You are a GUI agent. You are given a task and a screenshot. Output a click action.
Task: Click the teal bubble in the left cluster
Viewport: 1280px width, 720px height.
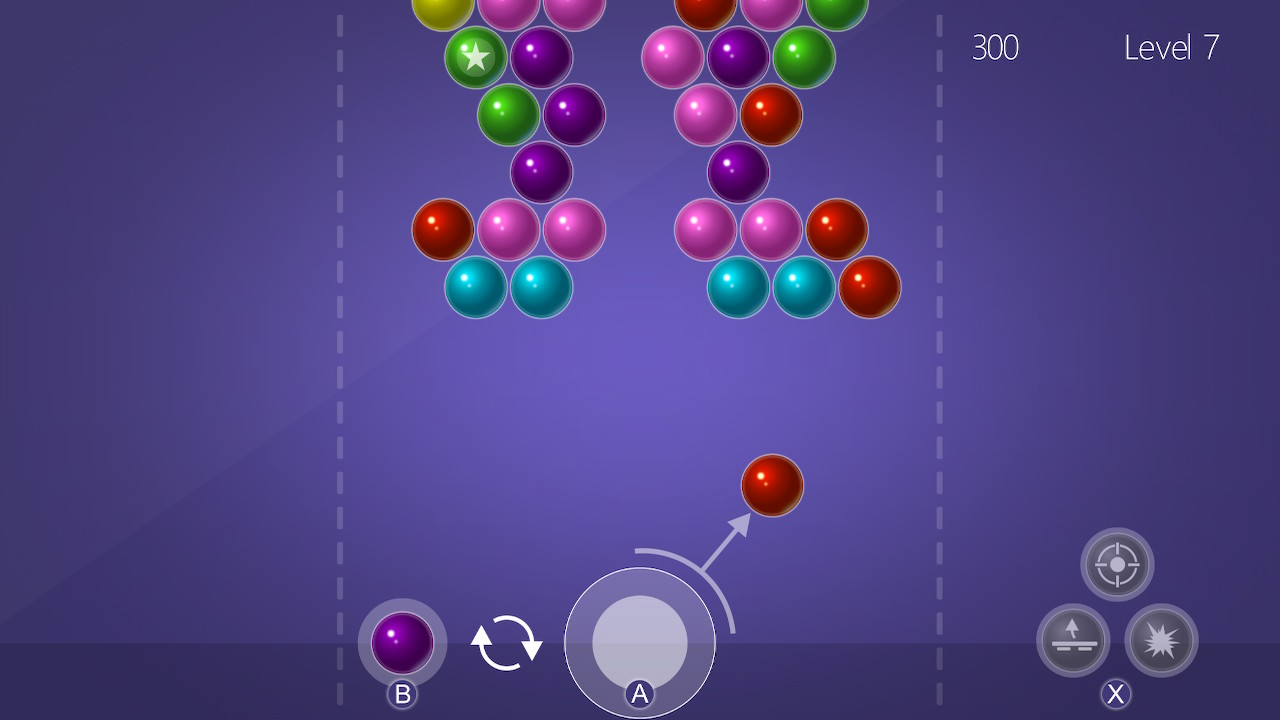pos(476,287)
